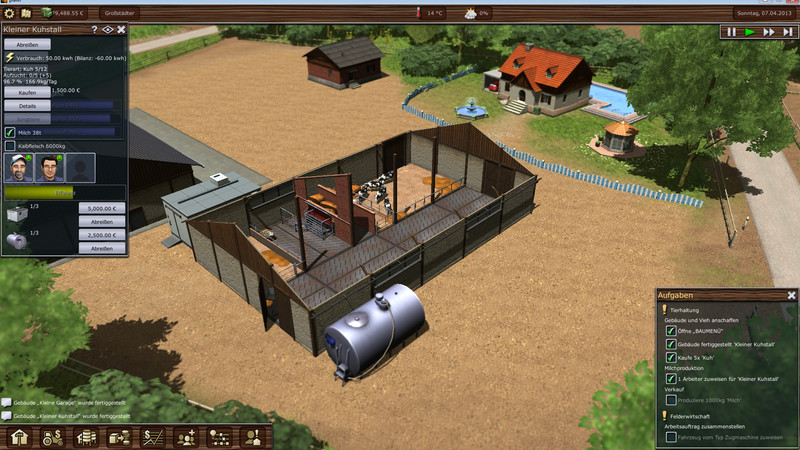This screenshot has height=450, width=800.
Task: Toggle the Milch production checkbox
Action: [11, 131]
